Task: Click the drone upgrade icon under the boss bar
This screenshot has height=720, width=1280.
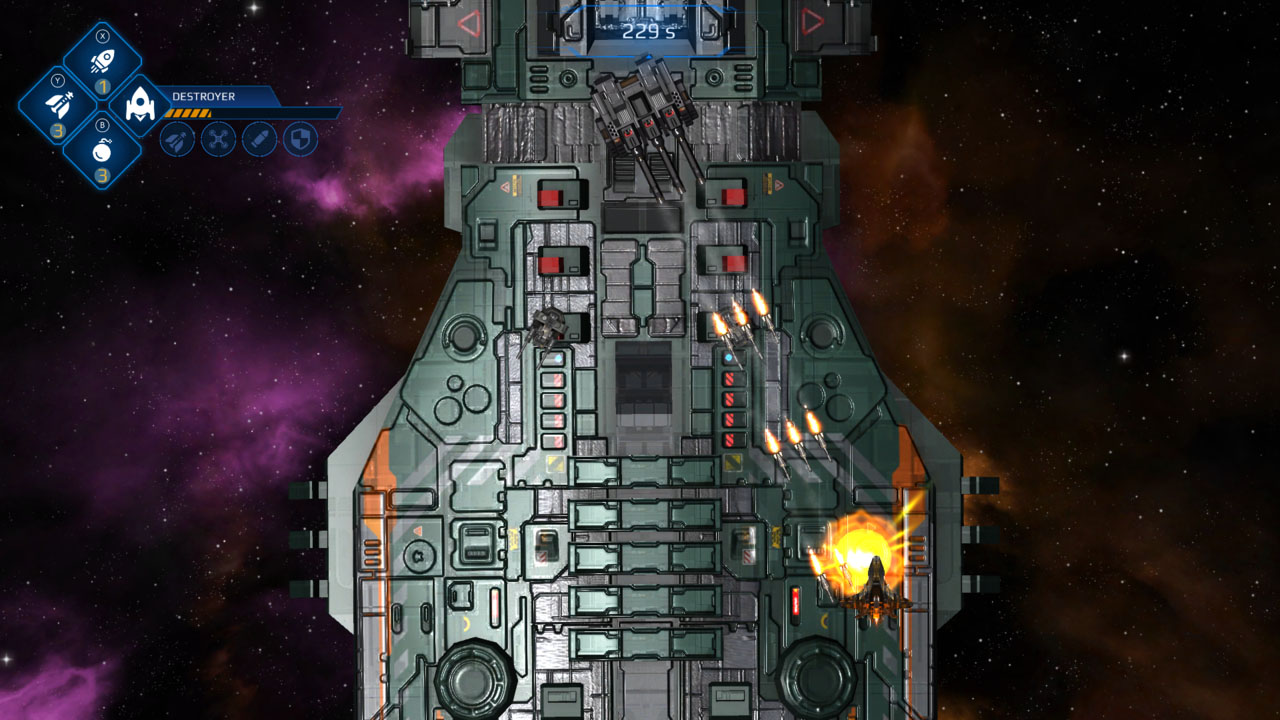Action: [219, 141]
